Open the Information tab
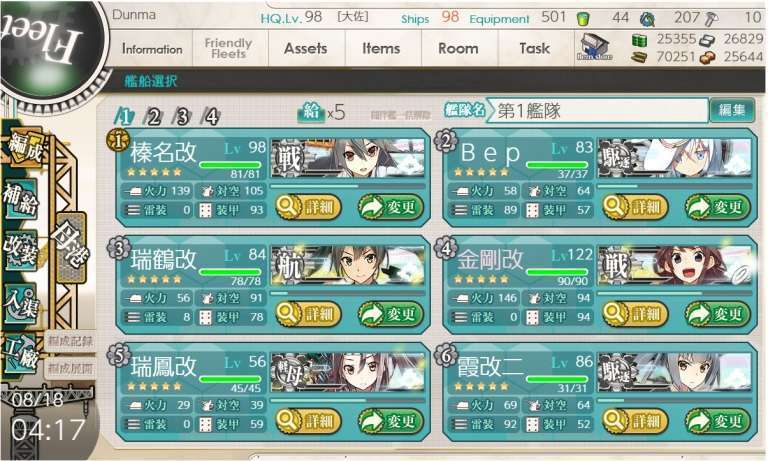768x461 pixels. 152,49
